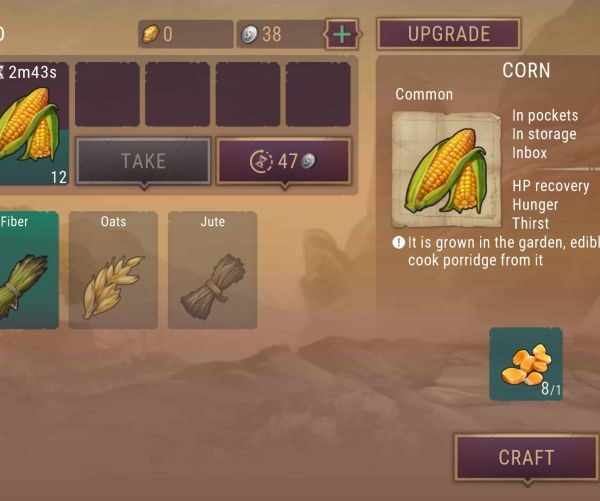Screen dimensions: 600x501
Task: Open the UPGRADE menu
Action: point(448,34)
